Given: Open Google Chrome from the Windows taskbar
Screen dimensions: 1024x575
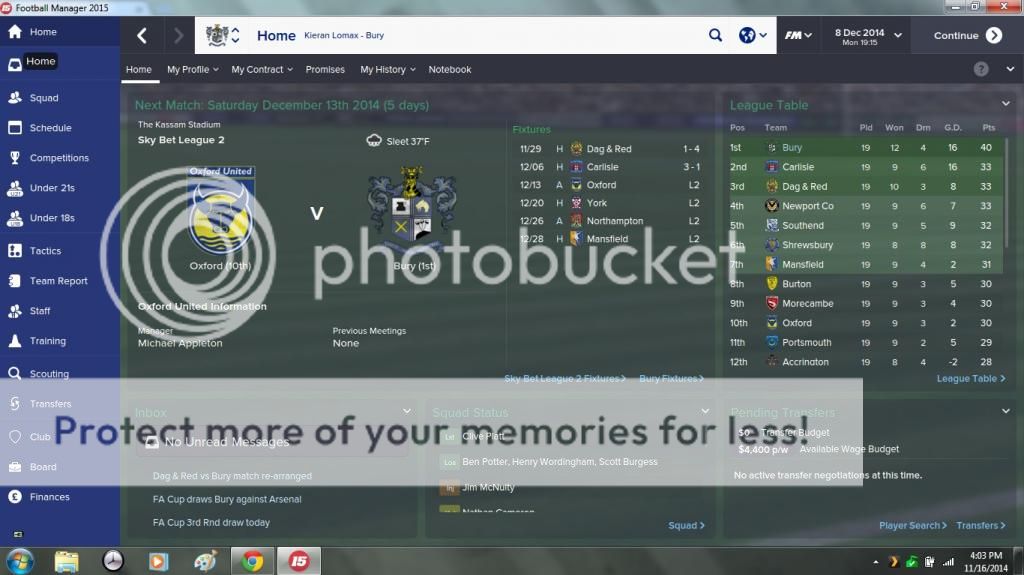Looking at the screenshot, I should pos(252,561).
